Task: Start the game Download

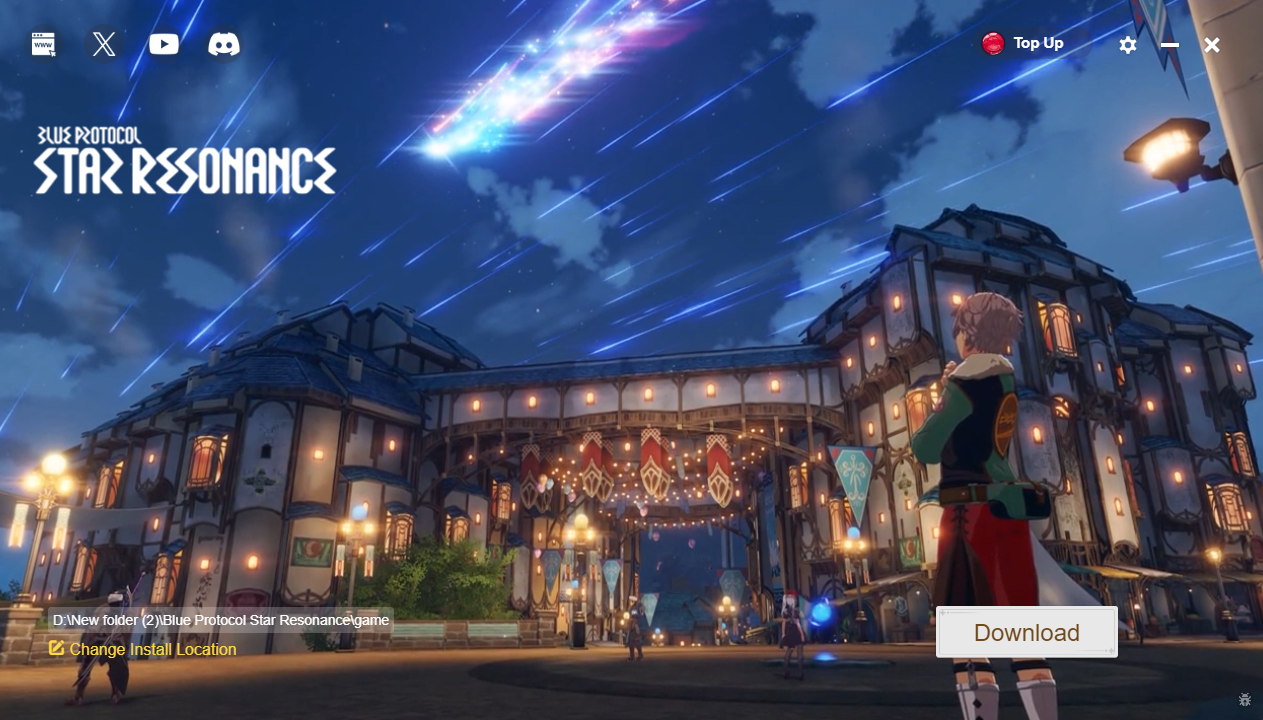Action: pos(1026,632)
